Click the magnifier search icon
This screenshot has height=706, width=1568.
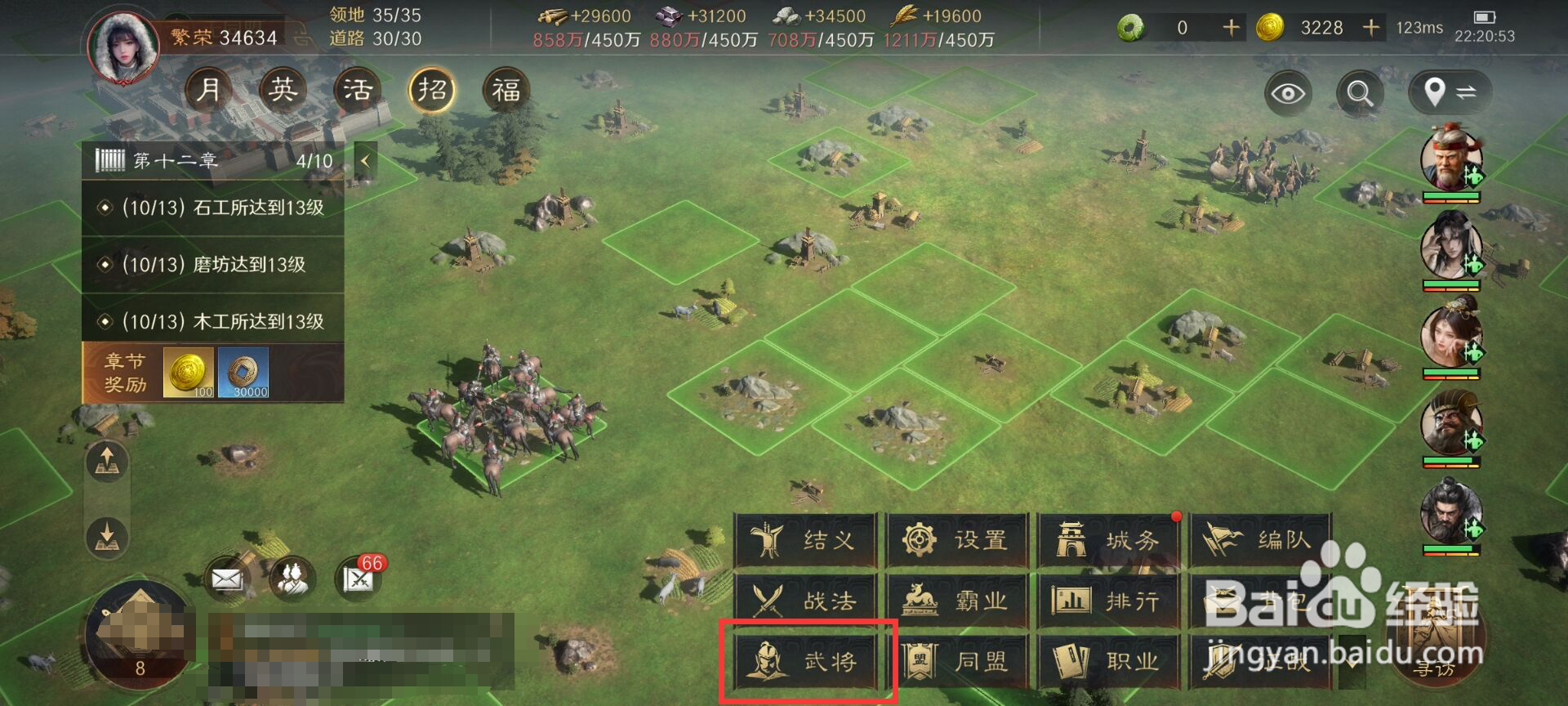click(x=1358, y=93)
